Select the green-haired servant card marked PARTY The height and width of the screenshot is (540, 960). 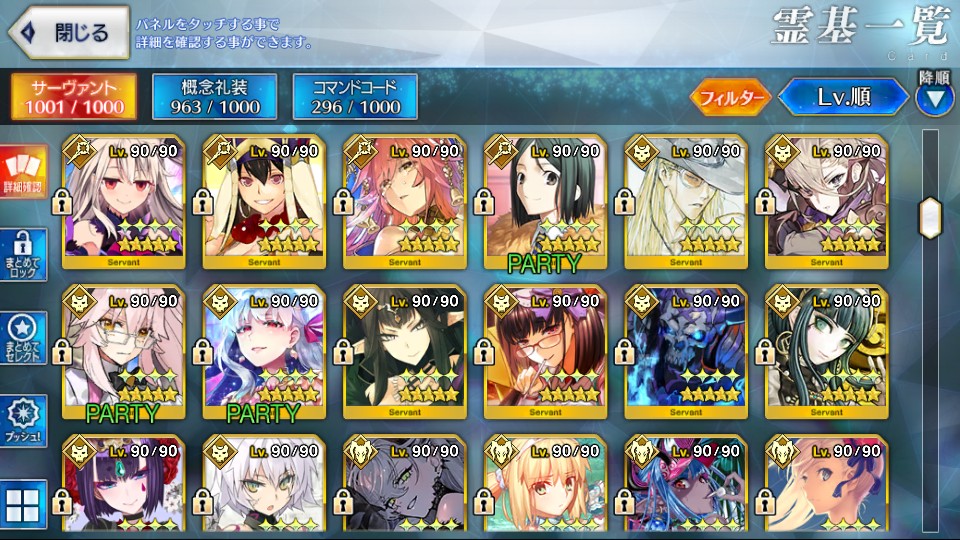point(544,201)
